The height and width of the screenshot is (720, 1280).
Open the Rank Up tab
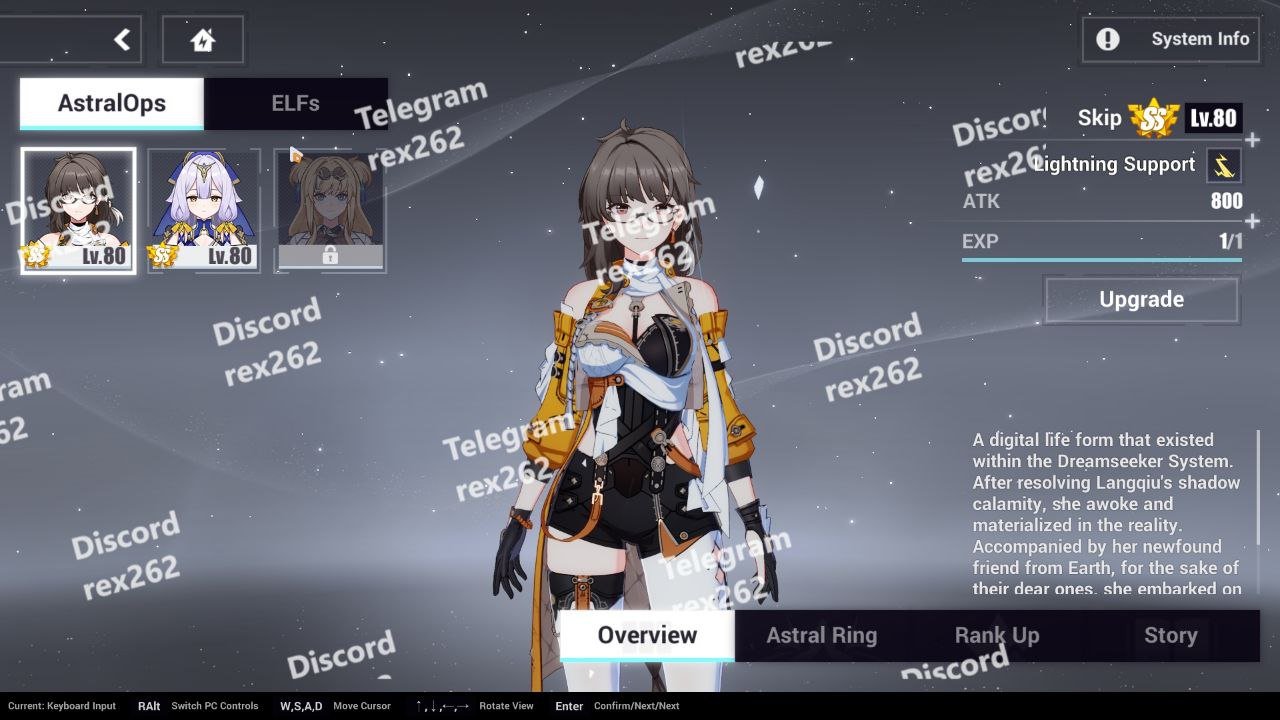[997, 635]
